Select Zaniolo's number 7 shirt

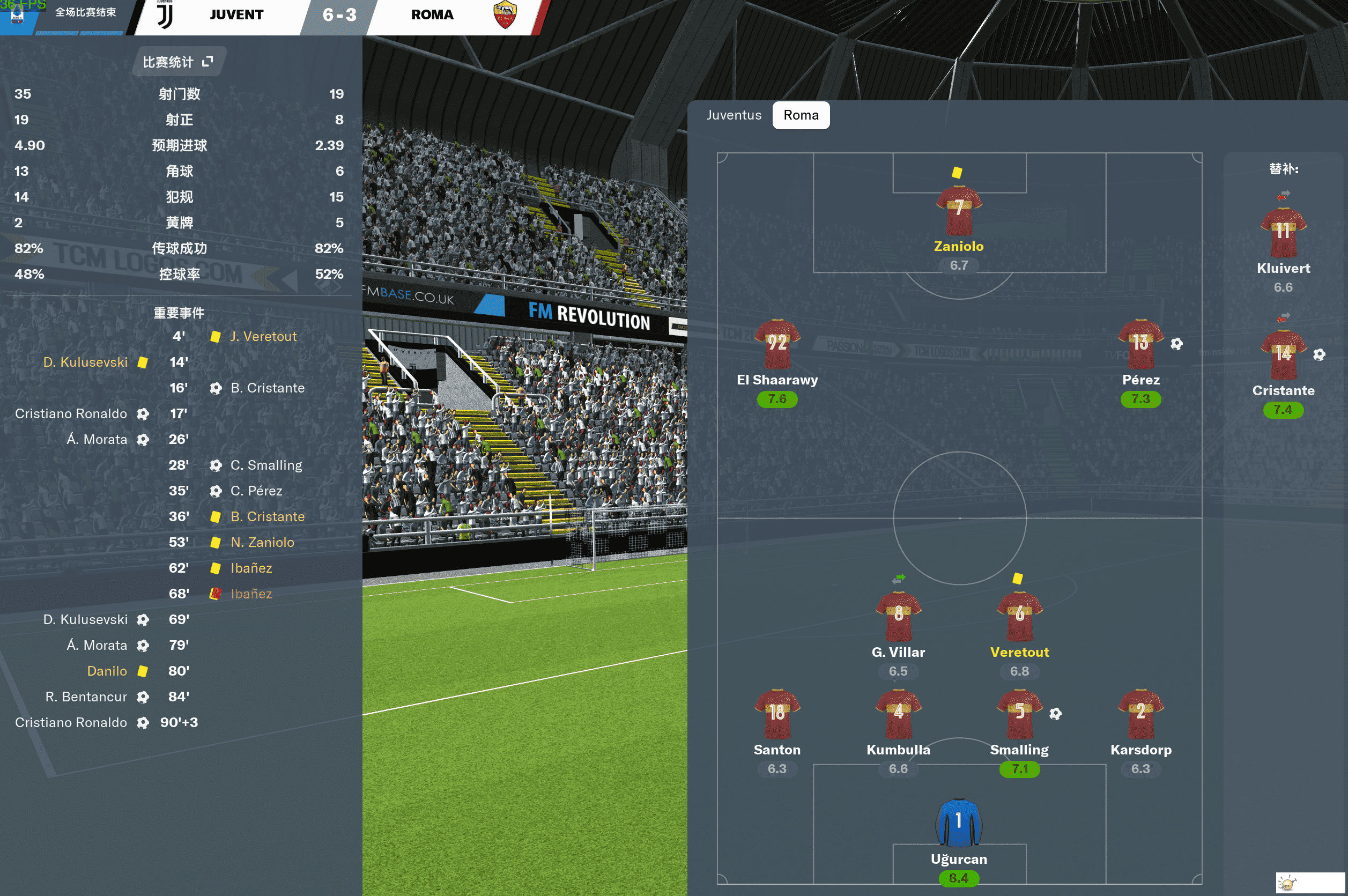[x=958, y=210]
